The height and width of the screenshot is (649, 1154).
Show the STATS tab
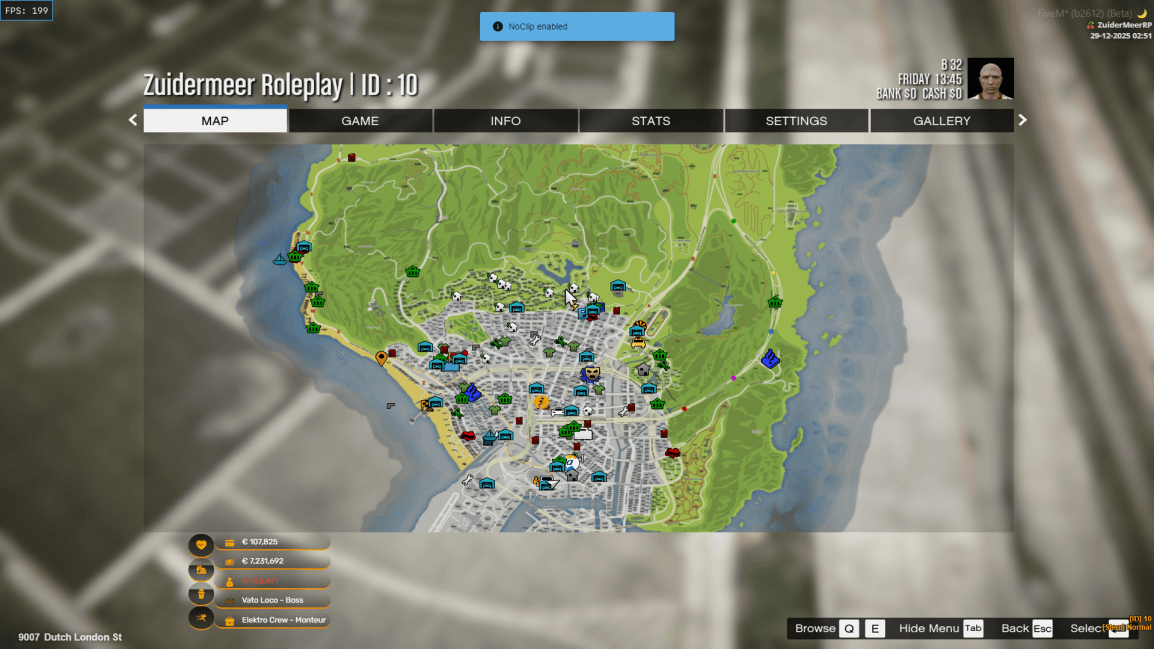[651, 121]
